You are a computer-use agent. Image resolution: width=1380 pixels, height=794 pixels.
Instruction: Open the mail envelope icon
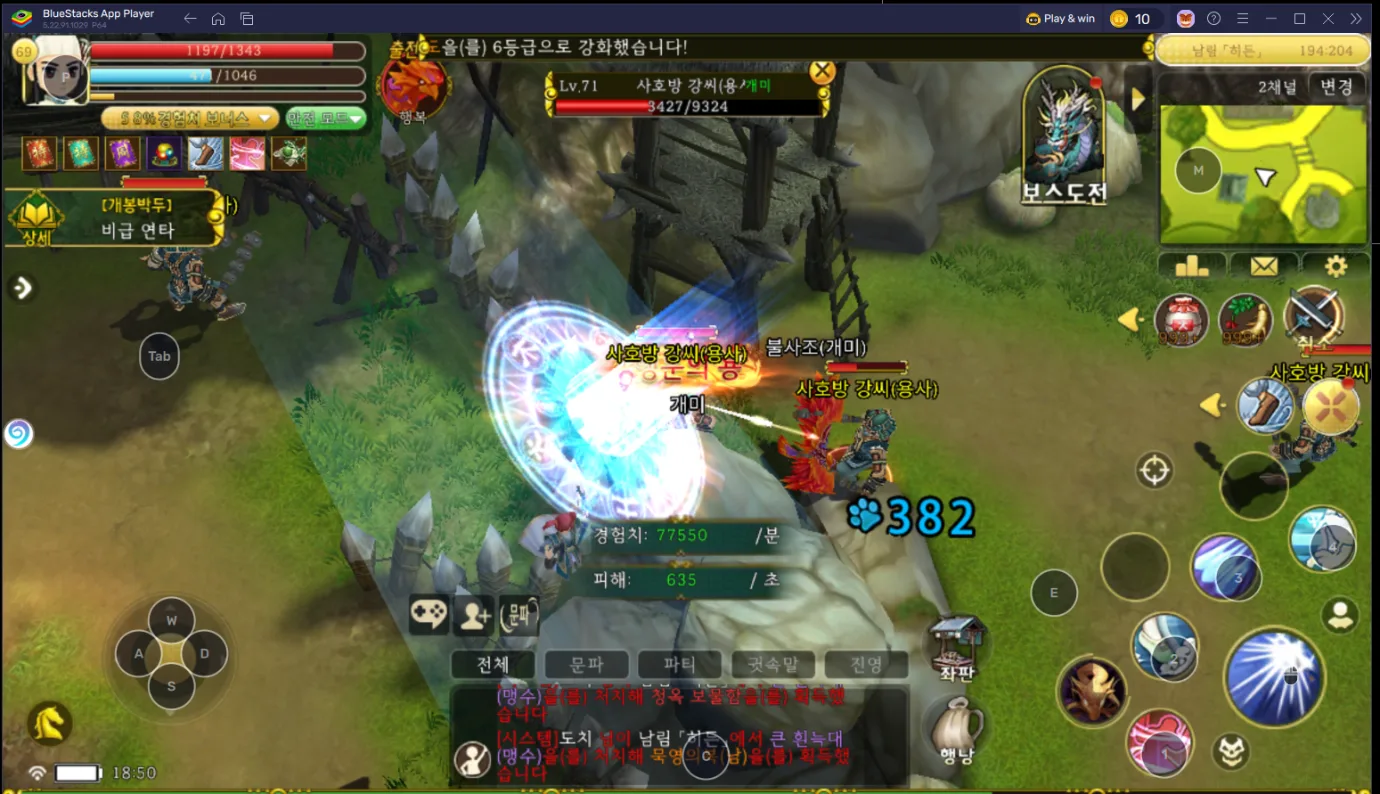click(x=1264, y=266)
